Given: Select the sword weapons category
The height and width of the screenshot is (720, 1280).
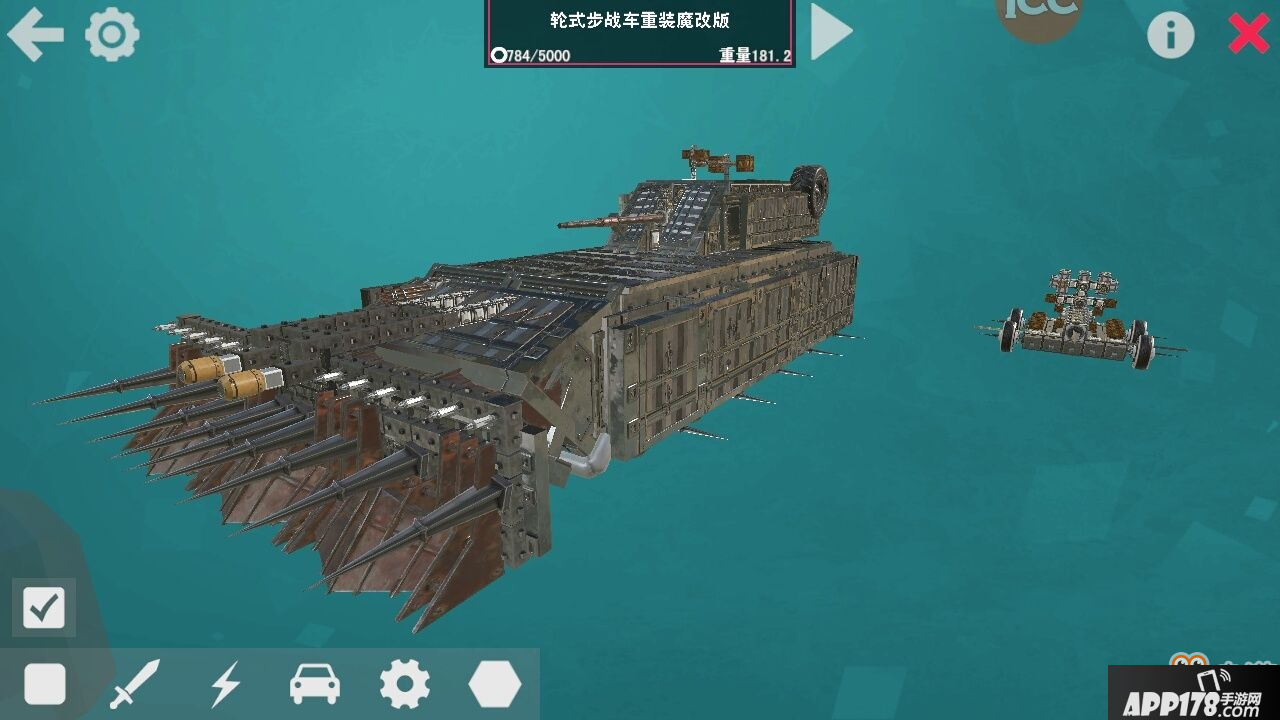Looking at the screenshot, I should (133, 685).
